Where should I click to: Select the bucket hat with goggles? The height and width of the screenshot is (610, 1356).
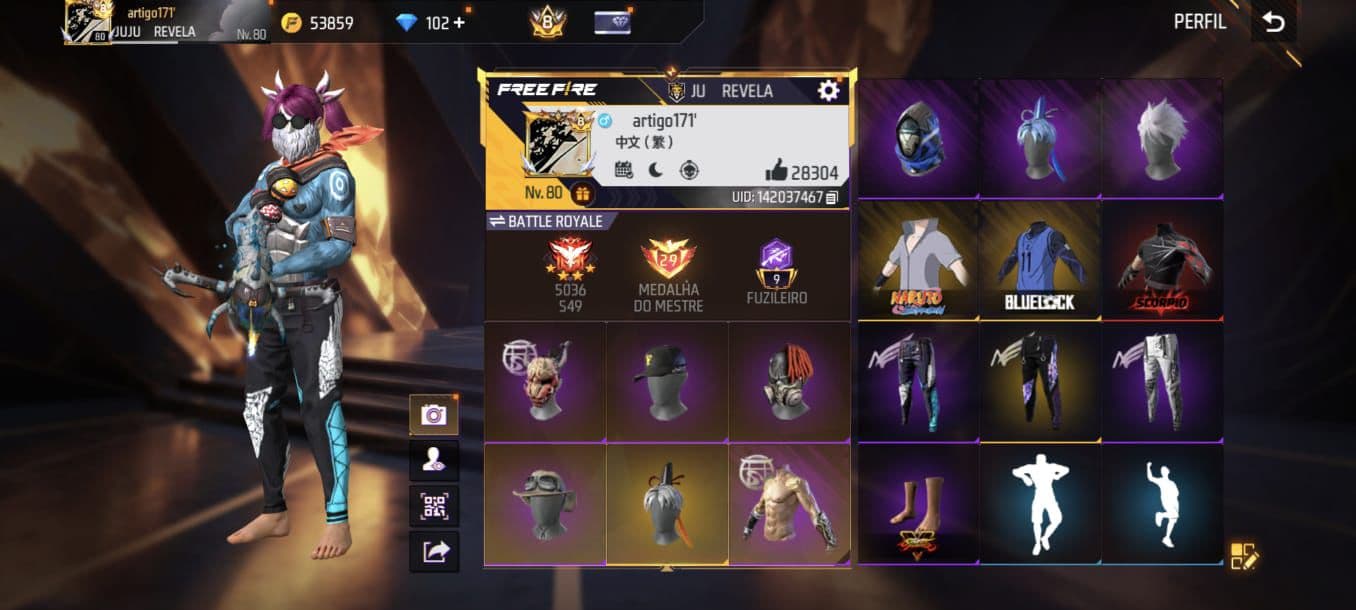[545, 504]
